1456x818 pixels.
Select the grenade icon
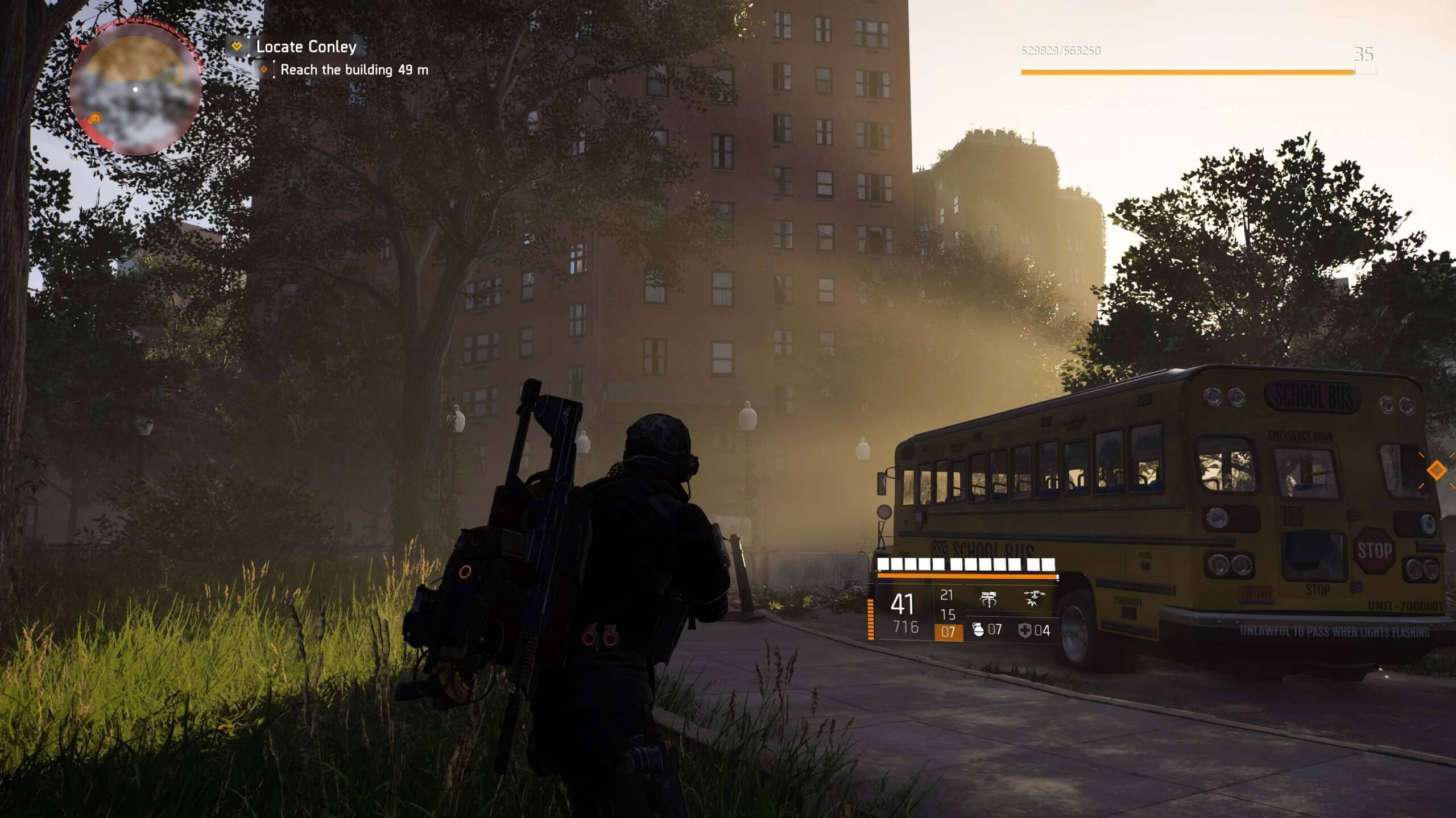tap(978, 630)
